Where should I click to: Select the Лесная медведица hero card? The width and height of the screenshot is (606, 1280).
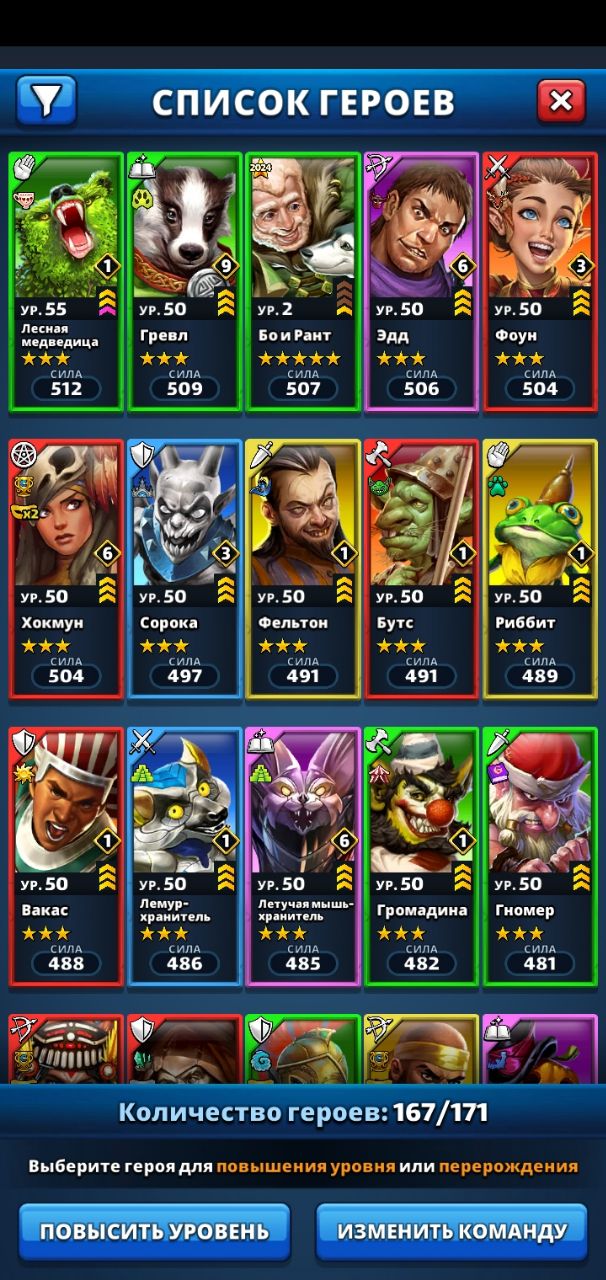pyautogui.click(x=66, y=281)
